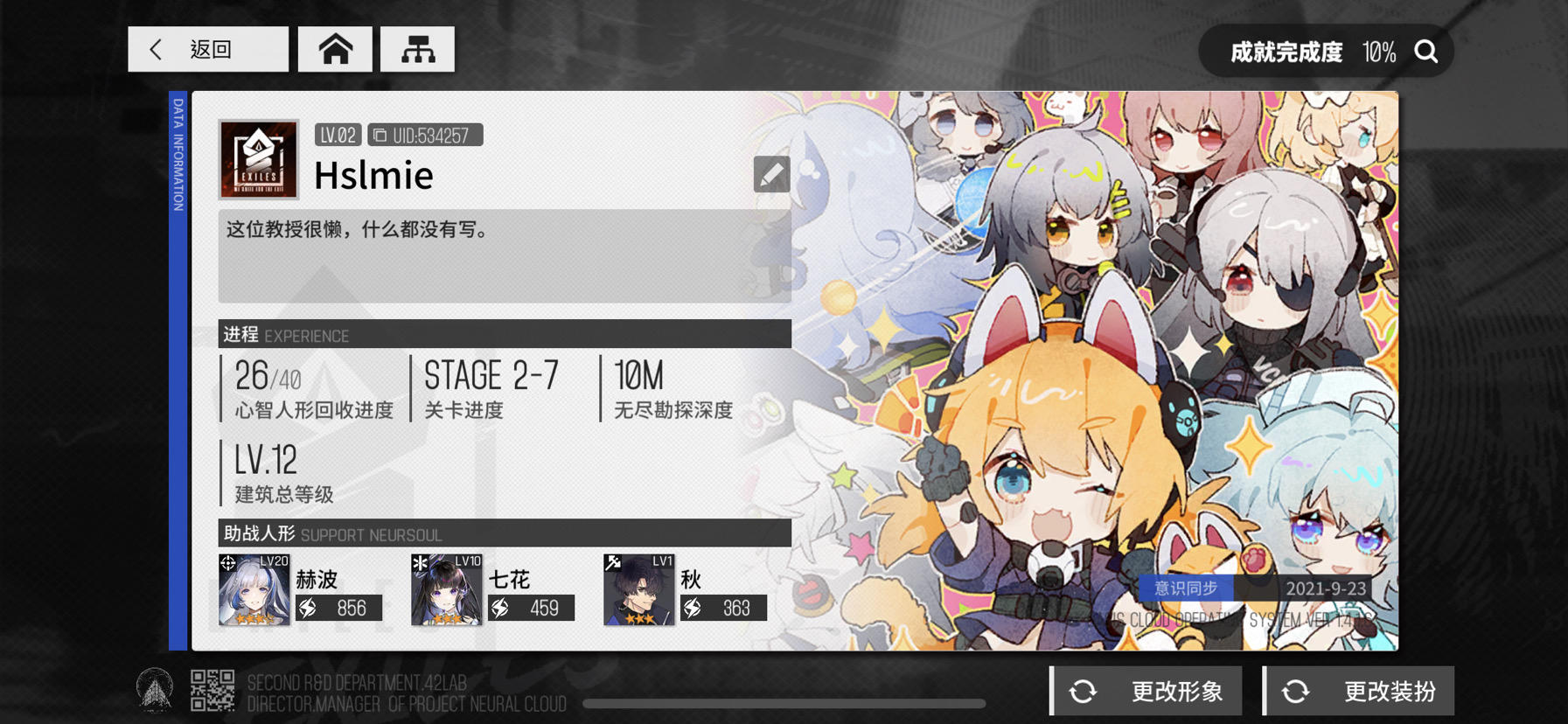Click the signature text 这位教授很懒
Image resolution: width=1568 pixels, height=724 pixels.
(356, 230)
